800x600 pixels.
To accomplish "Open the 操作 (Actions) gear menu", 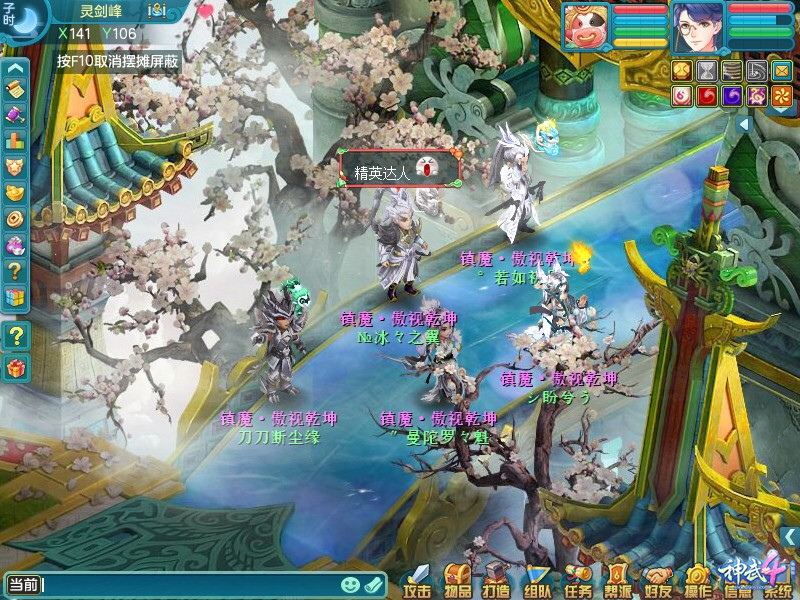I will click(698, 579).
